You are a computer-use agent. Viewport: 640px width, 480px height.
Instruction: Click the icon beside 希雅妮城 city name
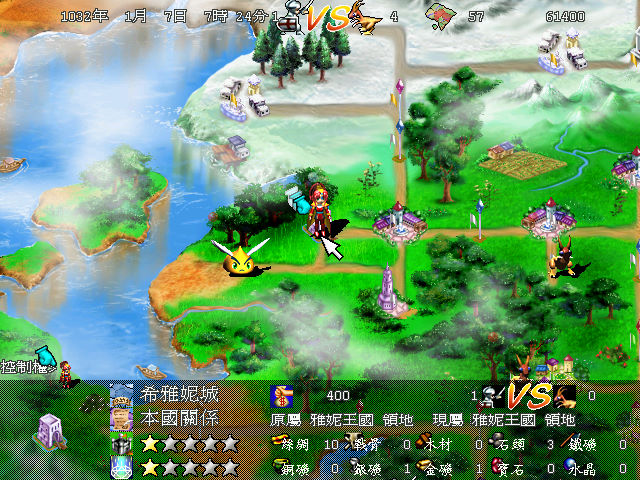[121, 395]
